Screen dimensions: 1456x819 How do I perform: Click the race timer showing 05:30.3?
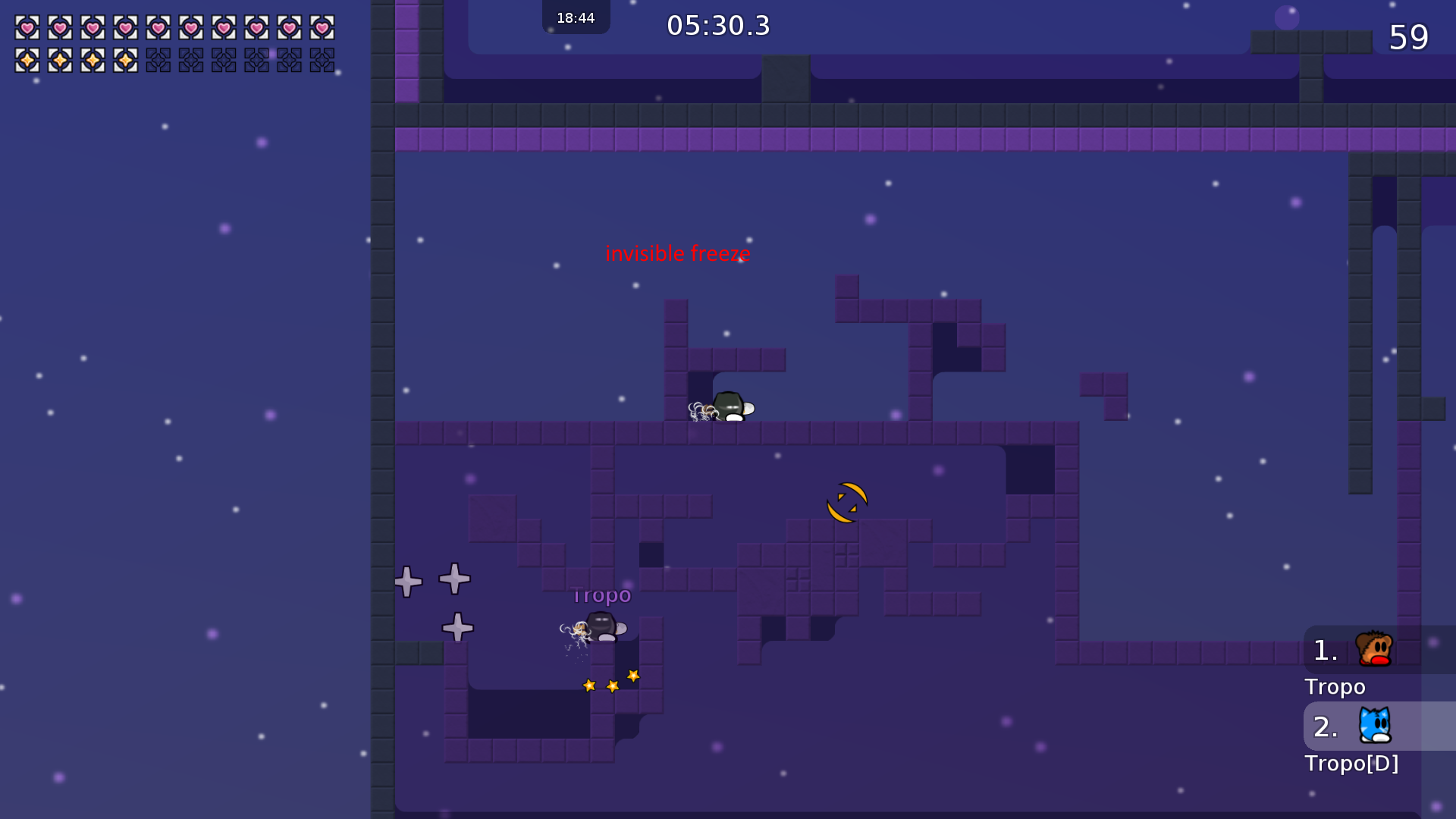tap(717, 25)
